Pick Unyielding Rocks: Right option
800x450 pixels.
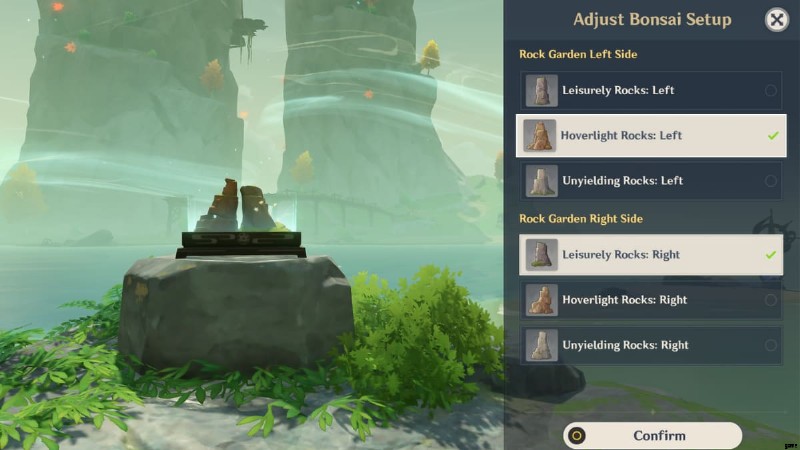pyautogui.click(x=650, y=345)
